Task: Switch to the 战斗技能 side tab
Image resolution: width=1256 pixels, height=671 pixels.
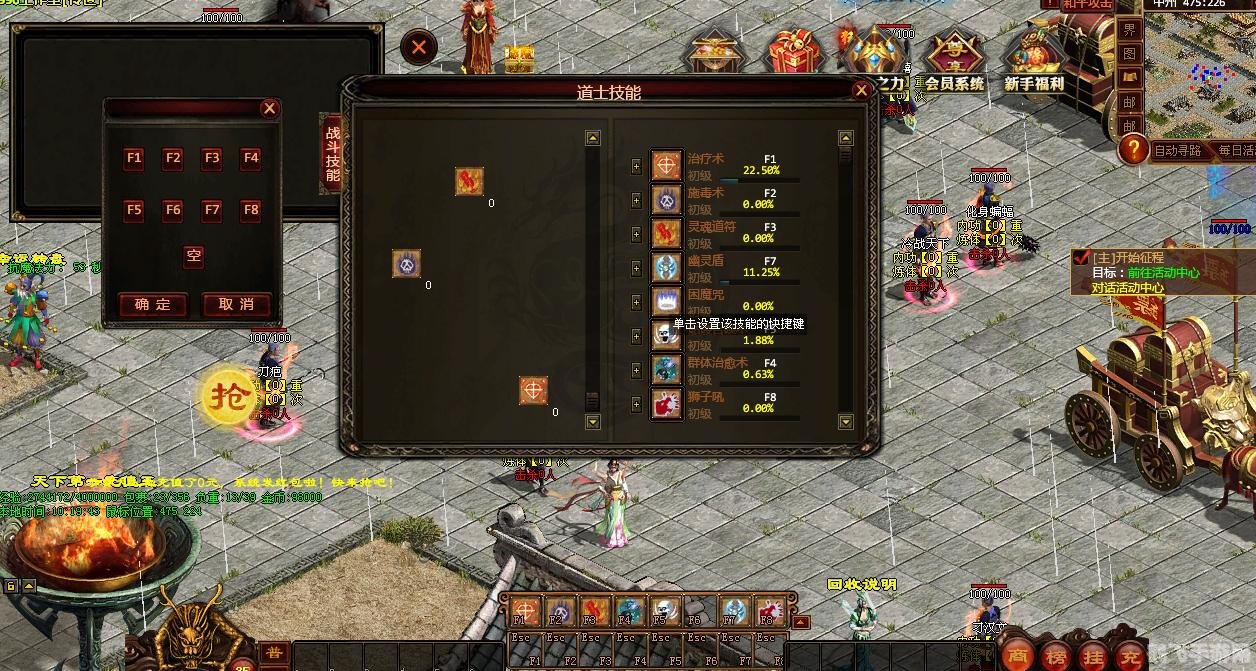Action: coord(332,153)
